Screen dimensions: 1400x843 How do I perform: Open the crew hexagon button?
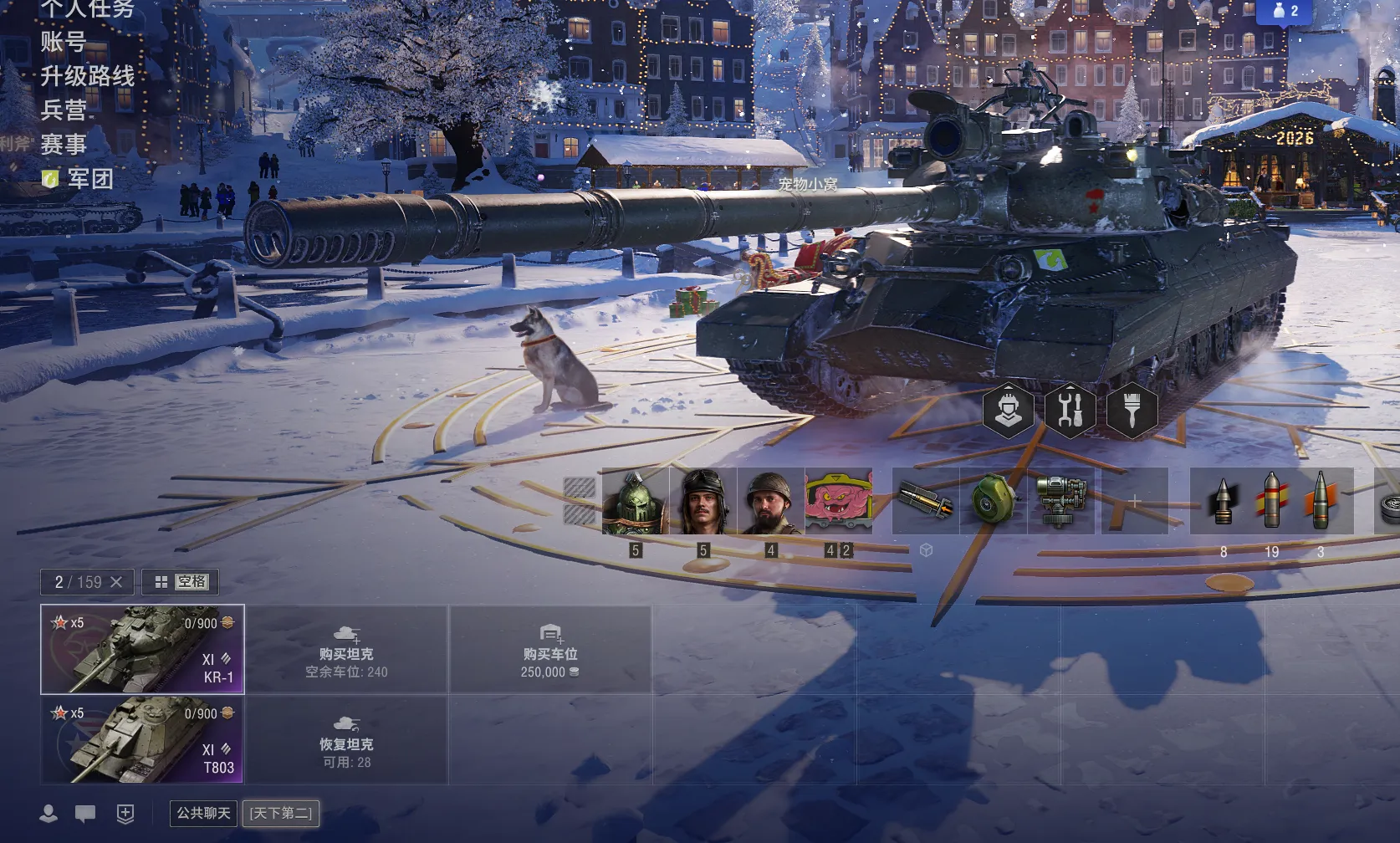(x=1008, y=410)
